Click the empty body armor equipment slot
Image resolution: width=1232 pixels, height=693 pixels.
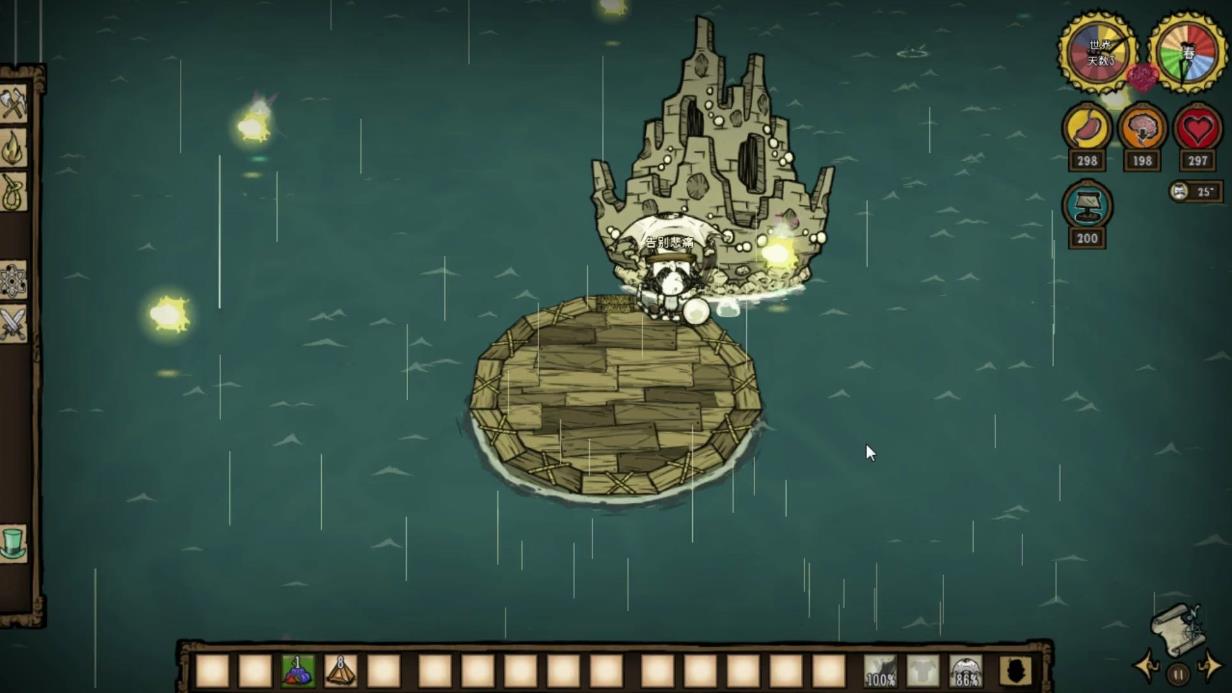click(x=923, y=671)
